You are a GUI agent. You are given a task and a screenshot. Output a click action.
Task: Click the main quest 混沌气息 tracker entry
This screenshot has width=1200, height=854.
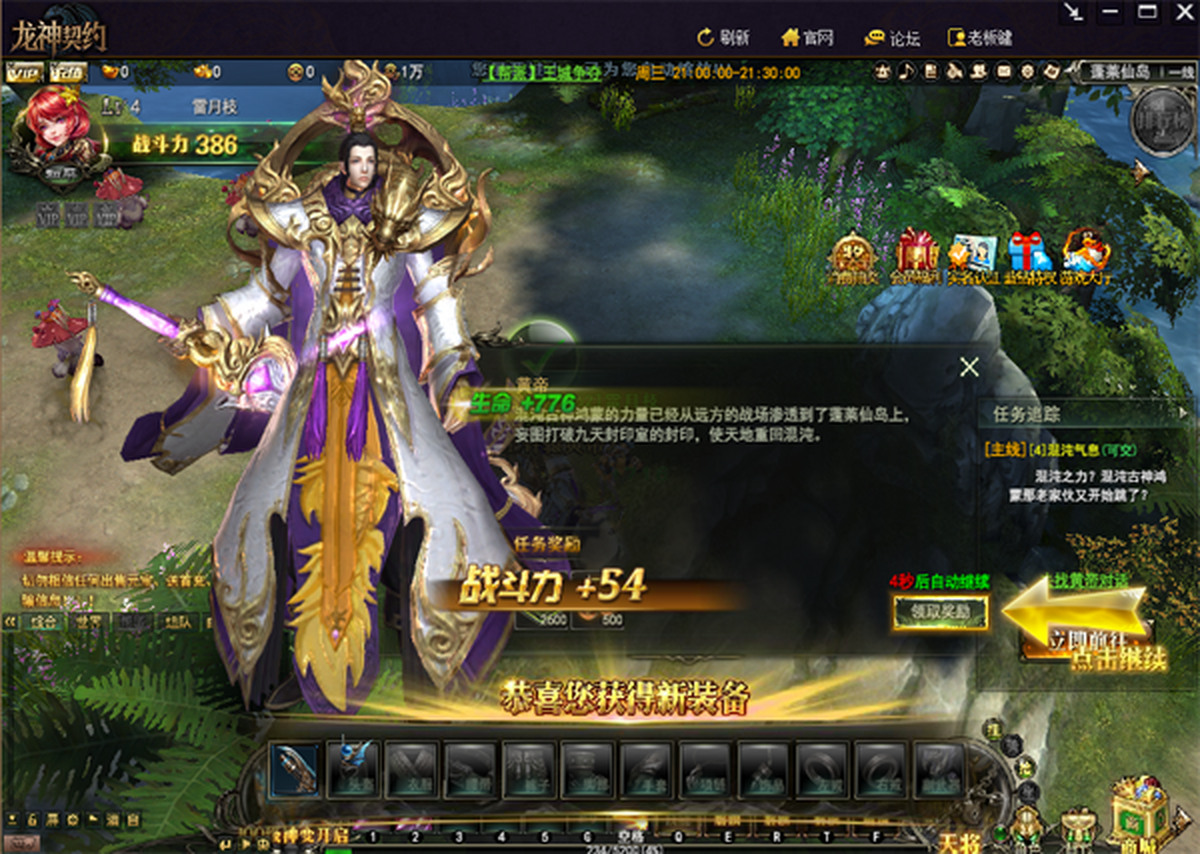1062,451
